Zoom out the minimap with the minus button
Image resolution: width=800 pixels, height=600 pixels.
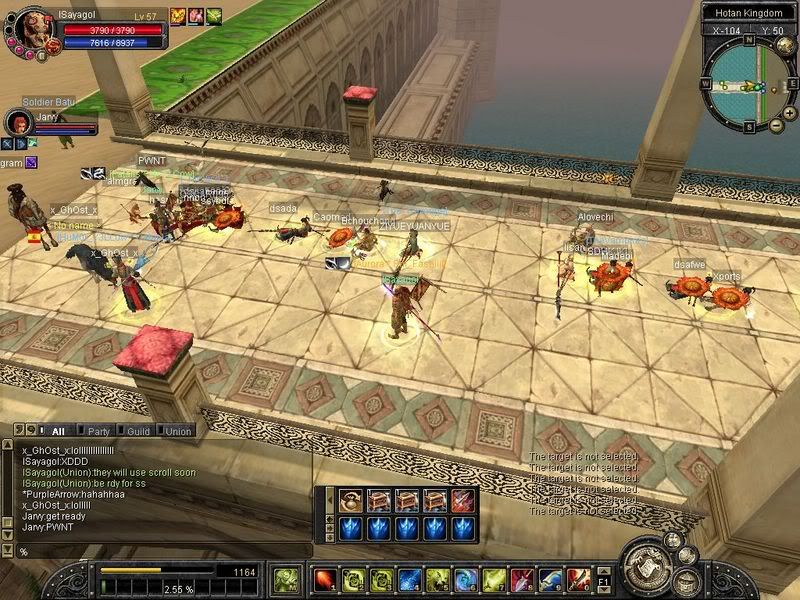776,125
